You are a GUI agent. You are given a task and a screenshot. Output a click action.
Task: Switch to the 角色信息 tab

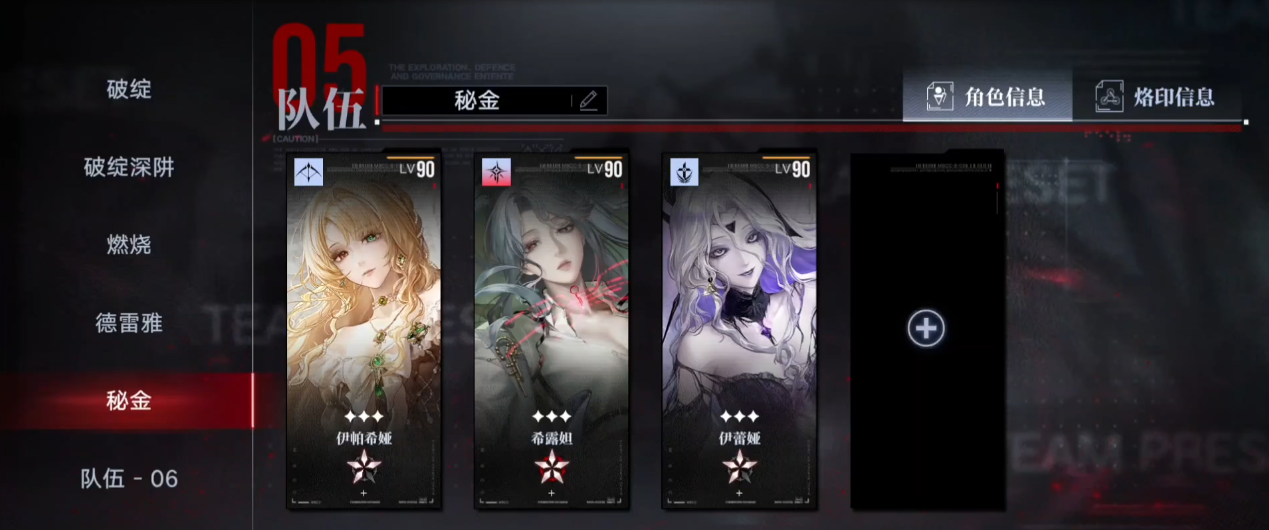(987, 97)
